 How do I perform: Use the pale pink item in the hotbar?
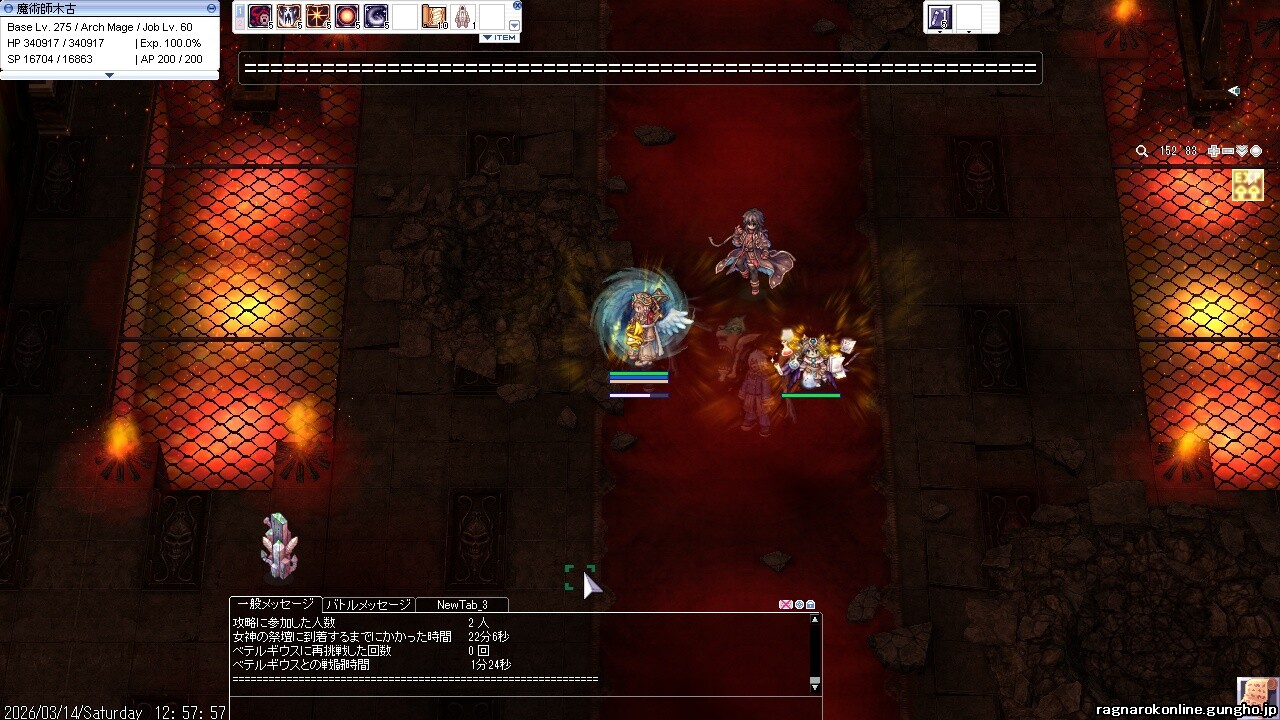(x=463, y=16)
